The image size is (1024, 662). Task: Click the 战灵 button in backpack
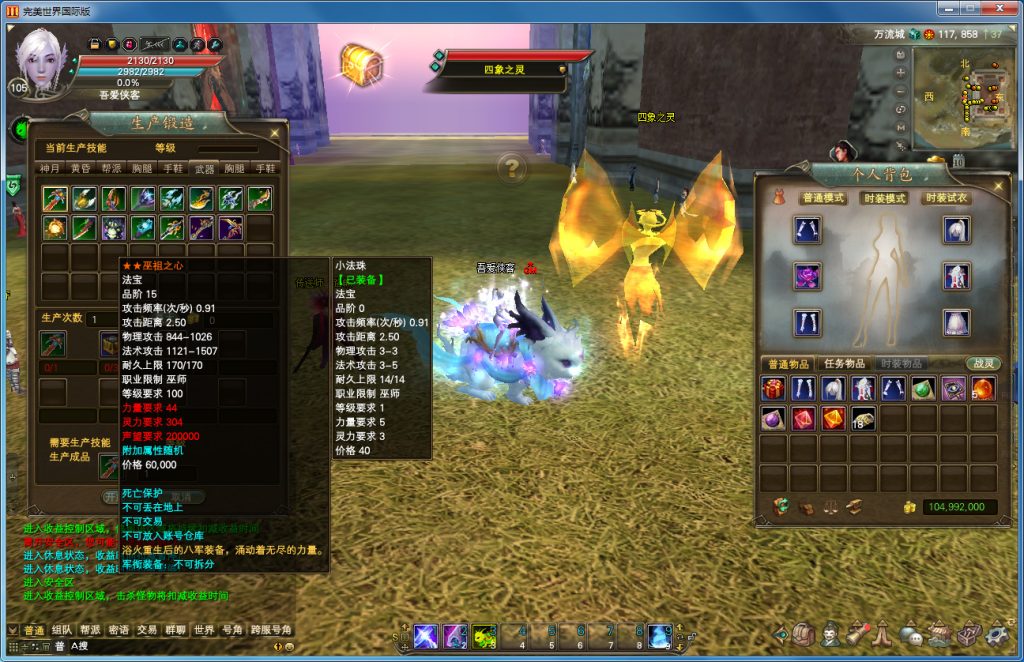982,363
